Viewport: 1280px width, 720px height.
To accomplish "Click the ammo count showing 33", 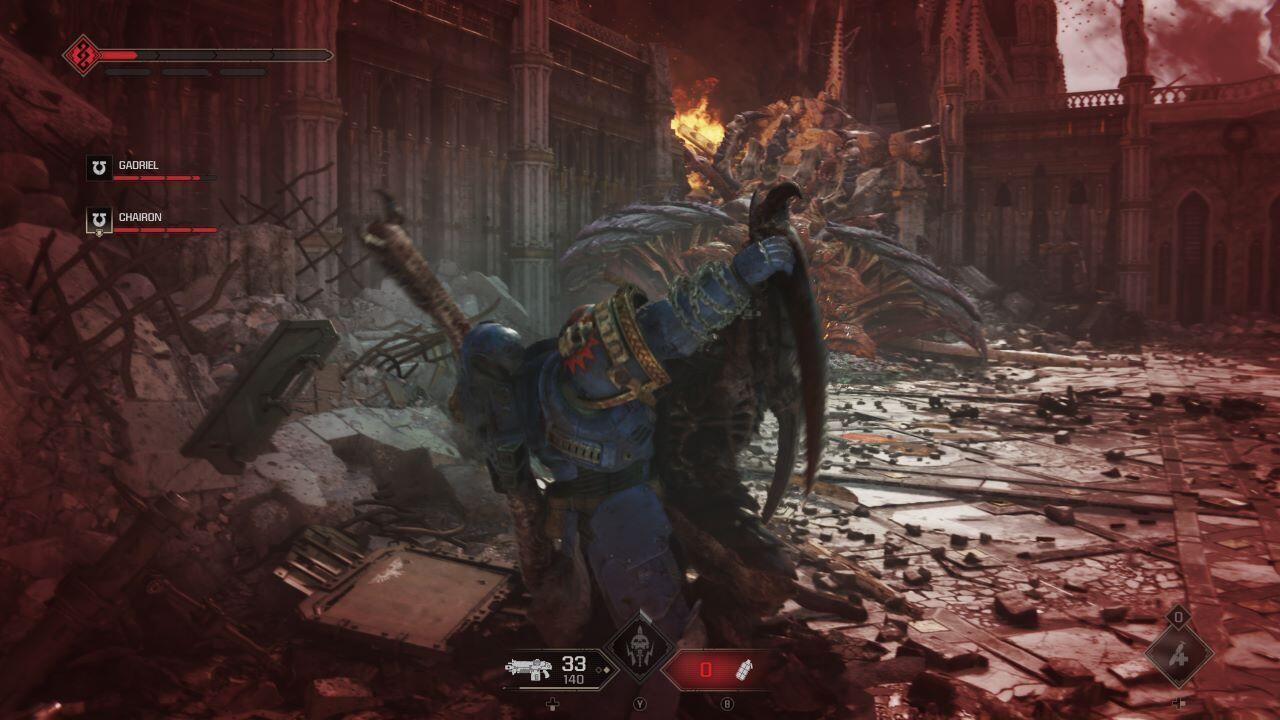I will (x=573, y=665).
